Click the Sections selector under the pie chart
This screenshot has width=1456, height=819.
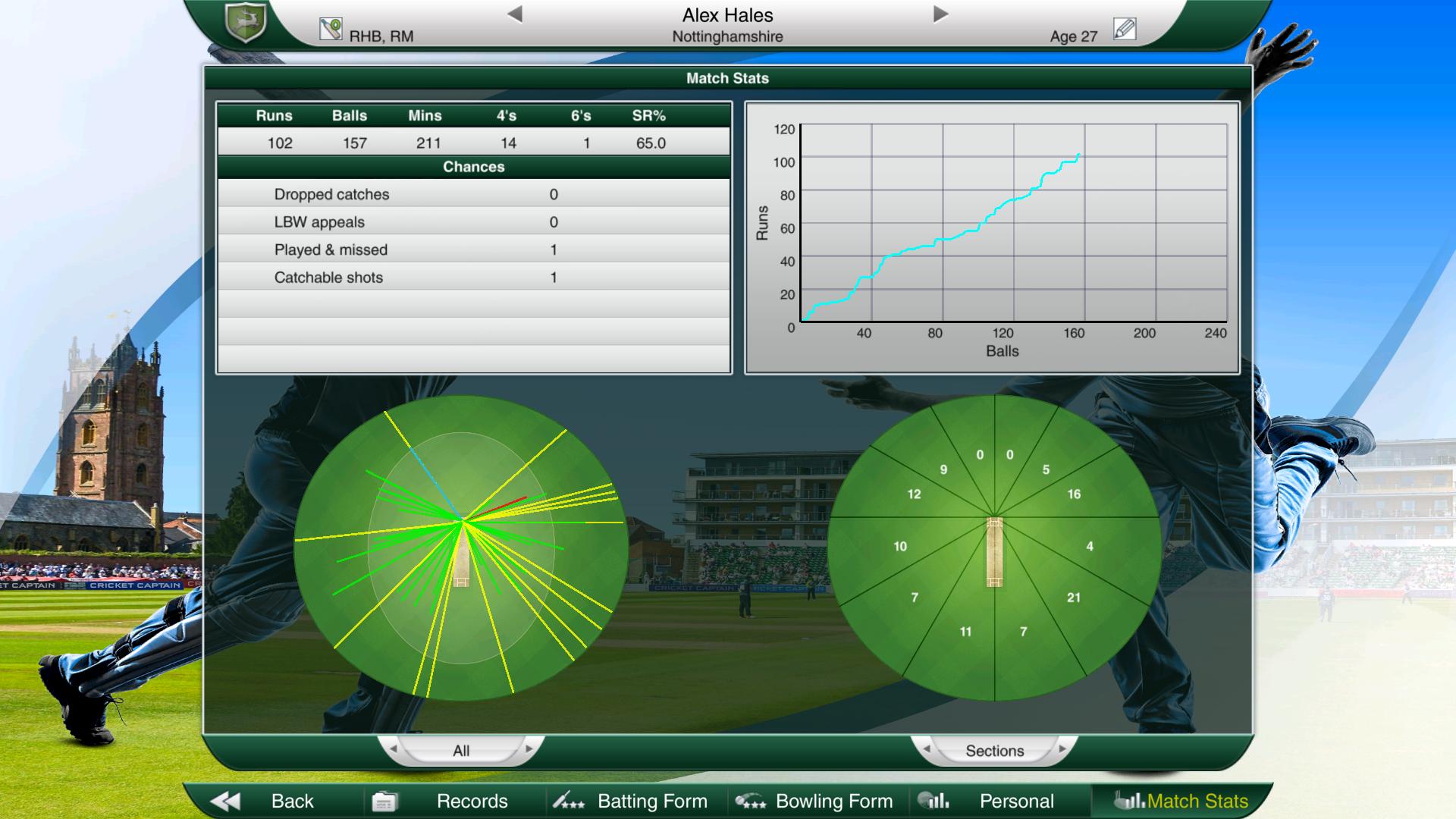click(x=996, y=750)
